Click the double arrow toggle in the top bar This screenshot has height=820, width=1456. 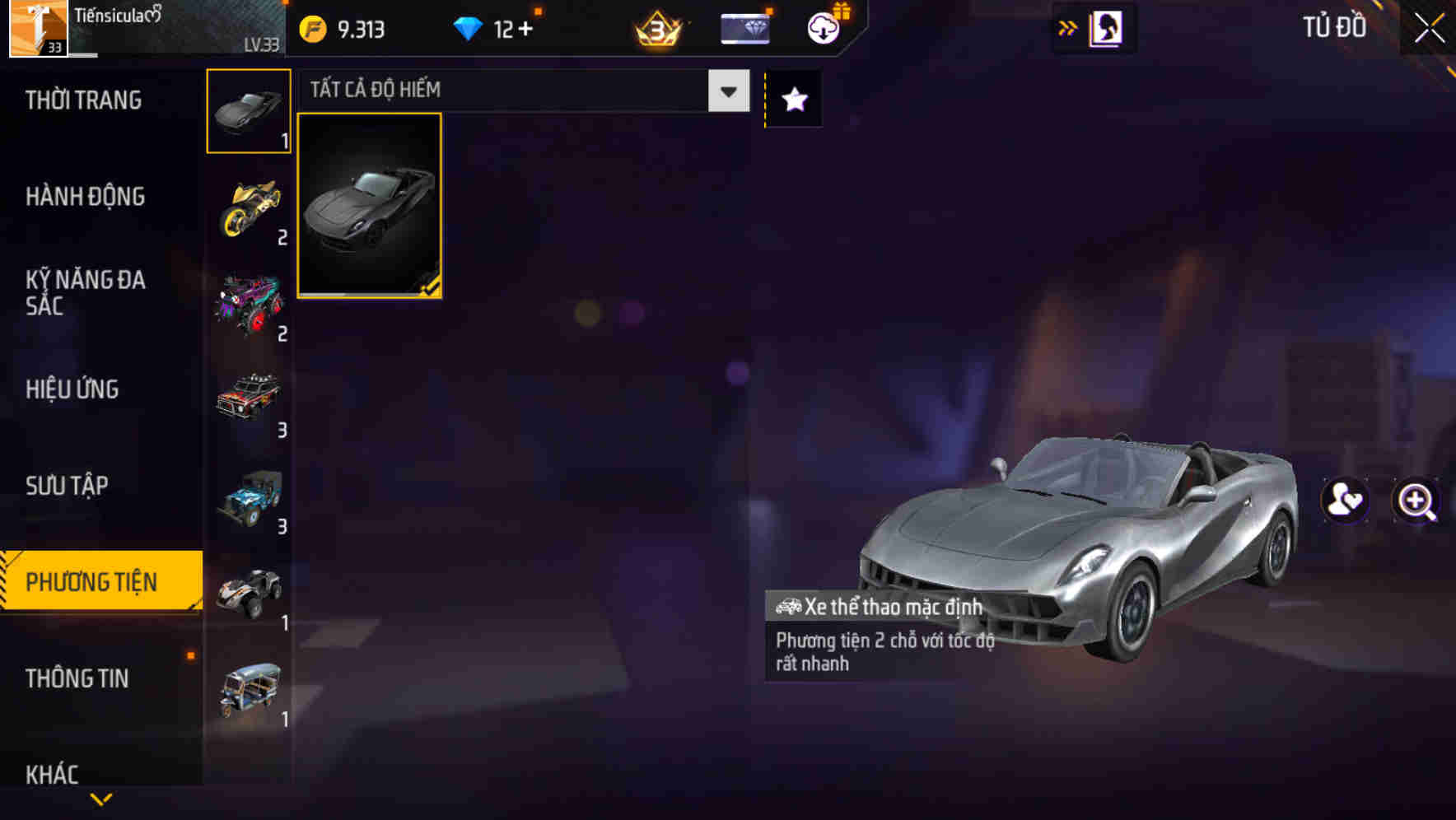[1066, 27]
